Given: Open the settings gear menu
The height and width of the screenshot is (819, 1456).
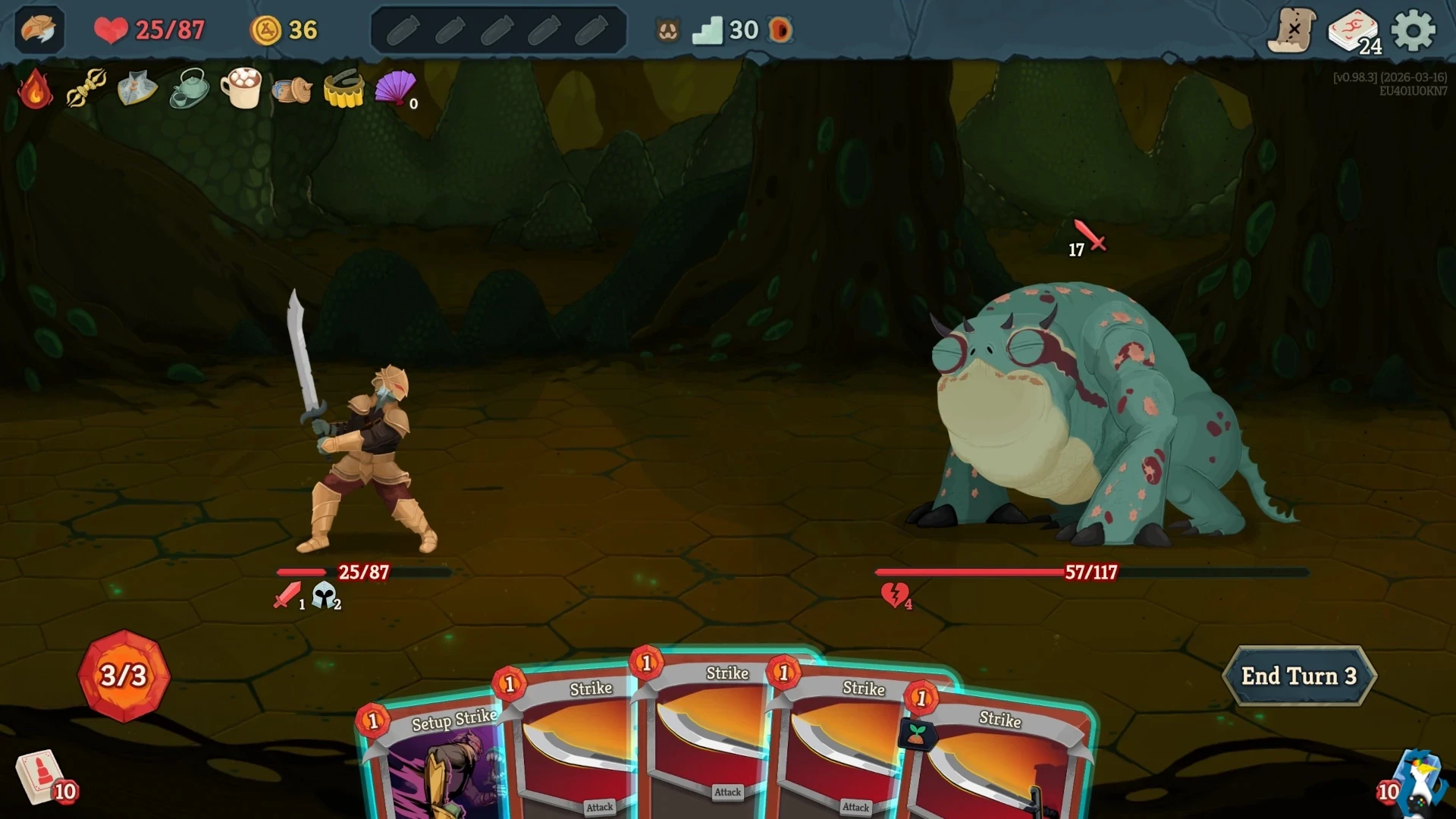Looking at the screenshot, I should point(1412,30).
